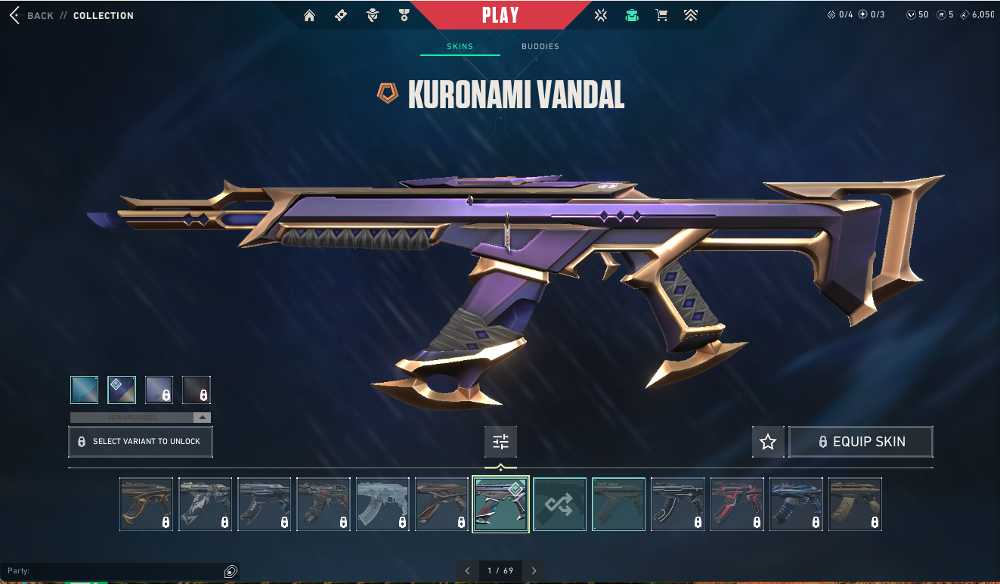Select the pale white AK-style skin thumbnail
This screenshot has width=1000, height=584.
tap(383, 504)
